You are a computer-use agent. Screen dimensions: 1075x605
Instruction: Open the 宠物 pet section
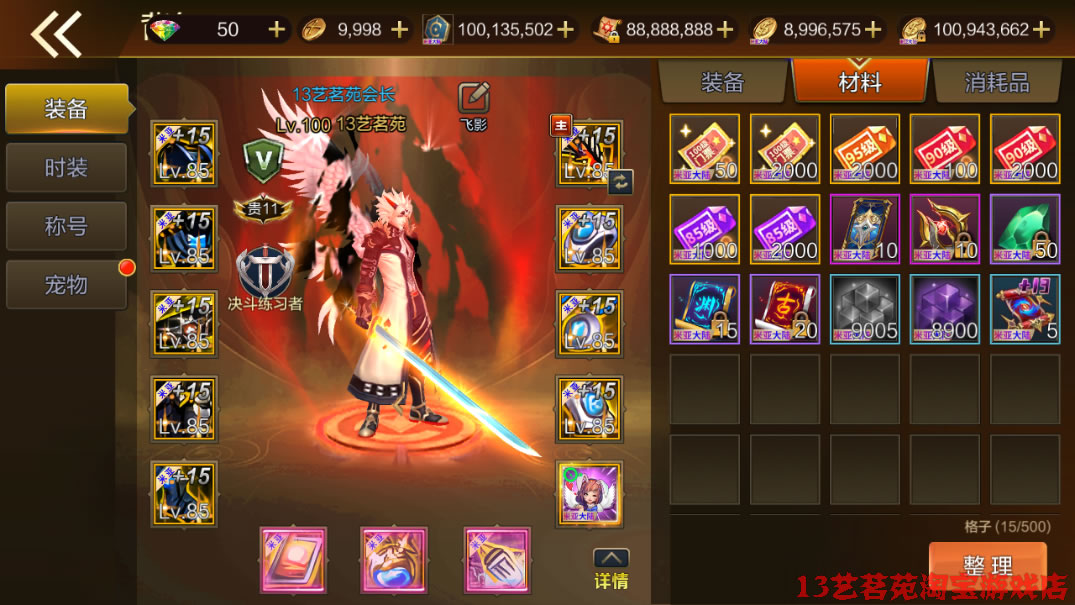coord(66,285)
